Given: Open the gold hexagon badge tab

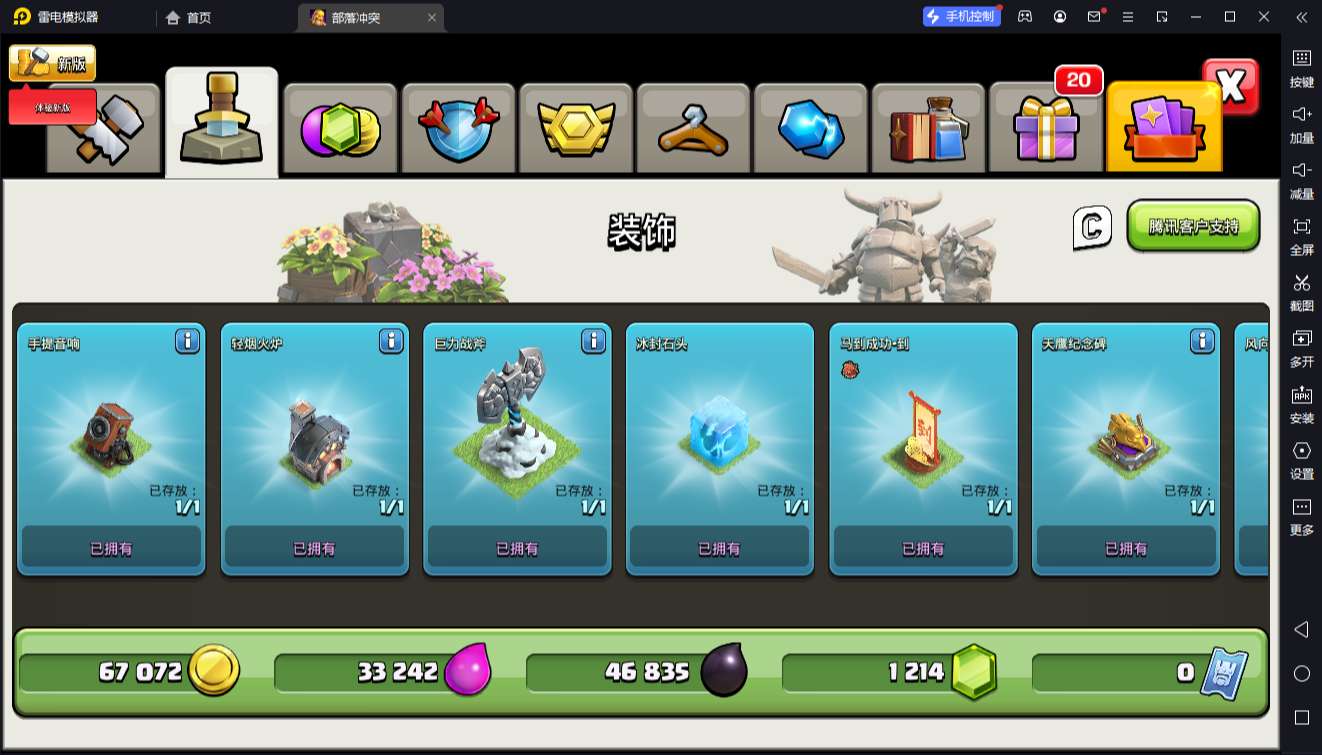Looking at the screenshot, I should point(575,129).
